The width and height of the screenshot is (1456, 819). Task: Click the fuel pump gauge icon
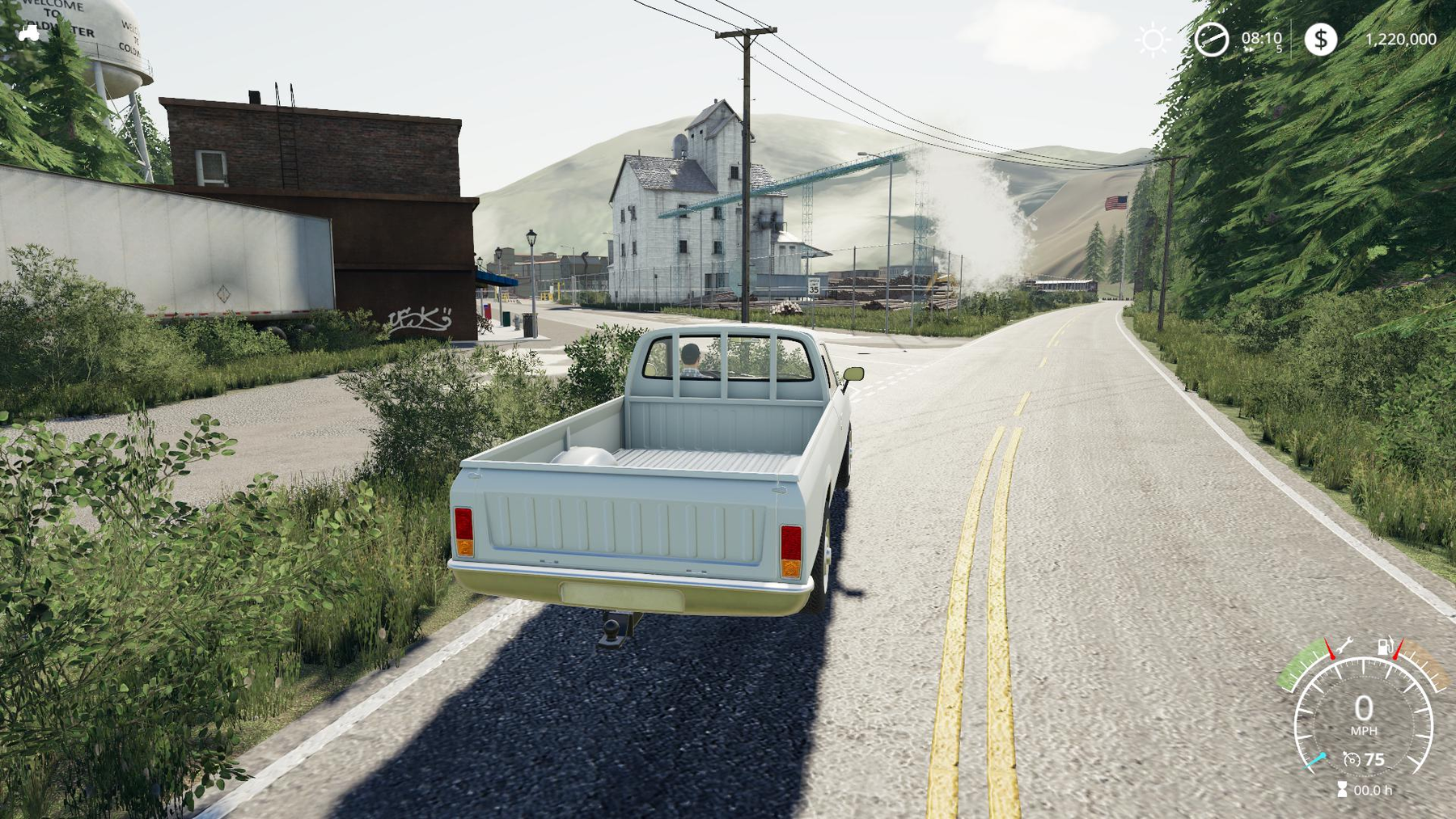[x=1386, y=646]
